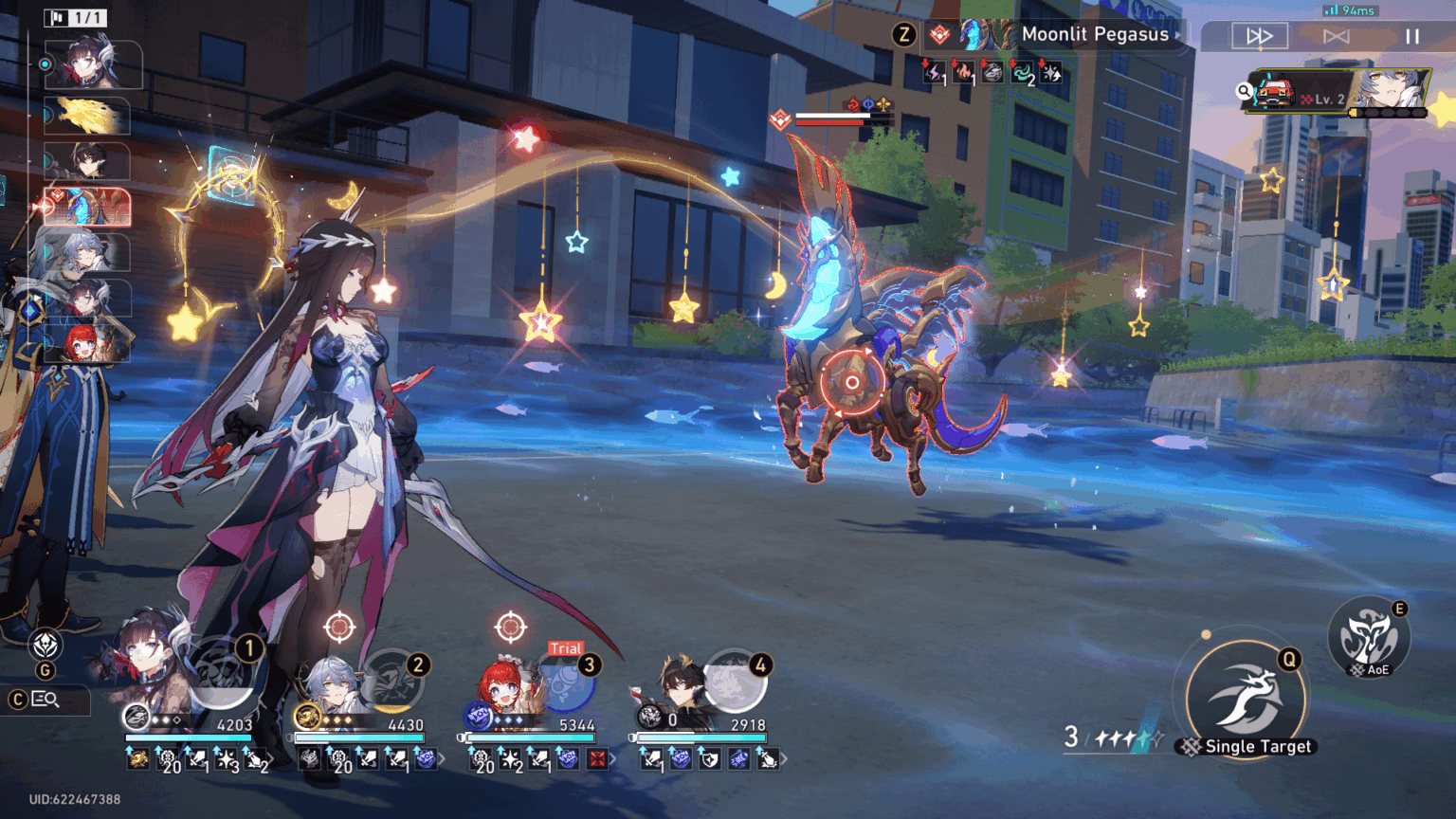This screenshot has width=1456, height=819.
Task: Select the Lightning weakness icon on Moonlit Pegasus
Action: 934,75
